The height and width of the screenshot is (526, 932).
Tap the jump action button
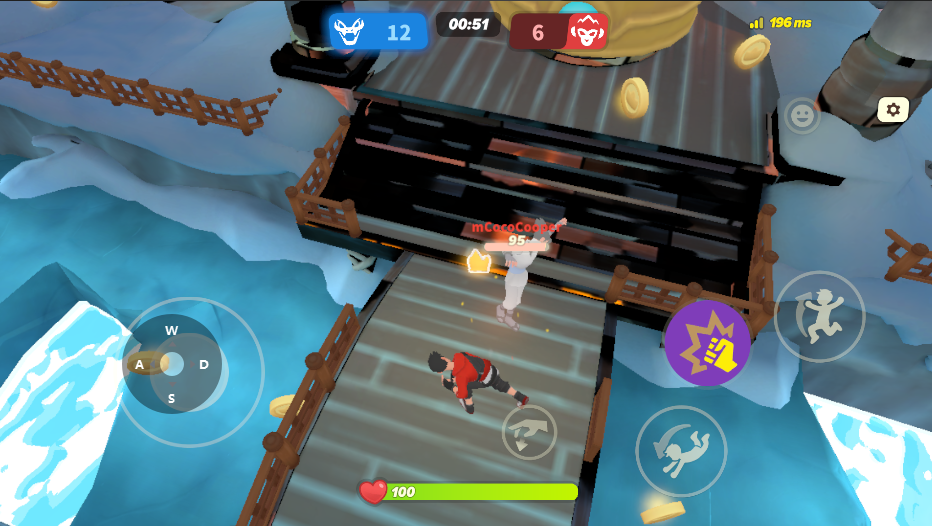pos(819,316)
